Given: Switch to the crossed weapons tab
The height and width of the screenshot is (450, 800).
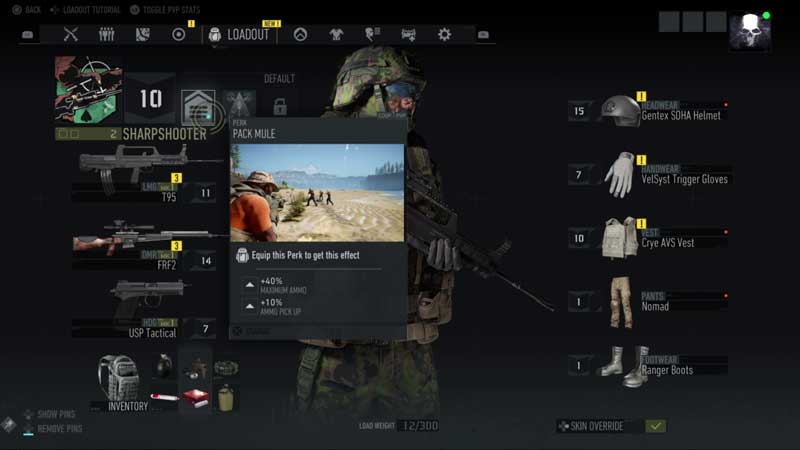Looking at the screenshot, I should tap(70, 34).
